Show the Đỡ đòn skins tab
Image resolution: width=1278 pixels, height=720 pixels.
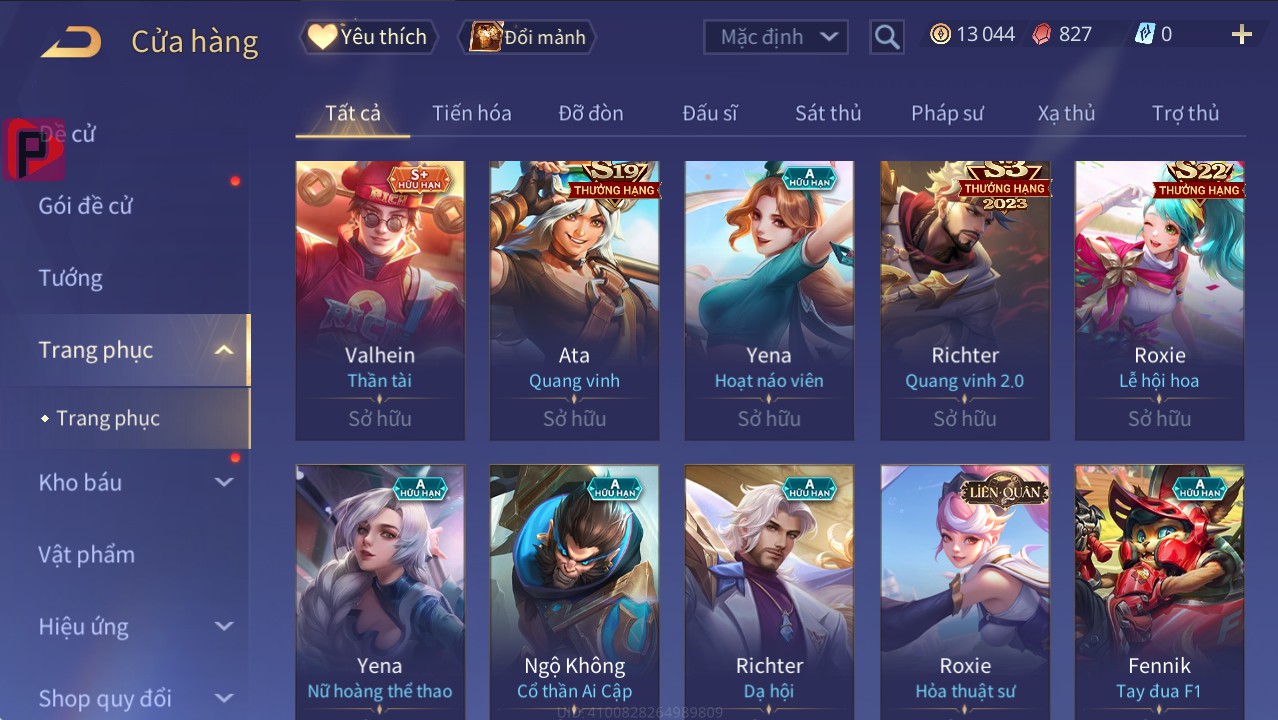[590, 113]
